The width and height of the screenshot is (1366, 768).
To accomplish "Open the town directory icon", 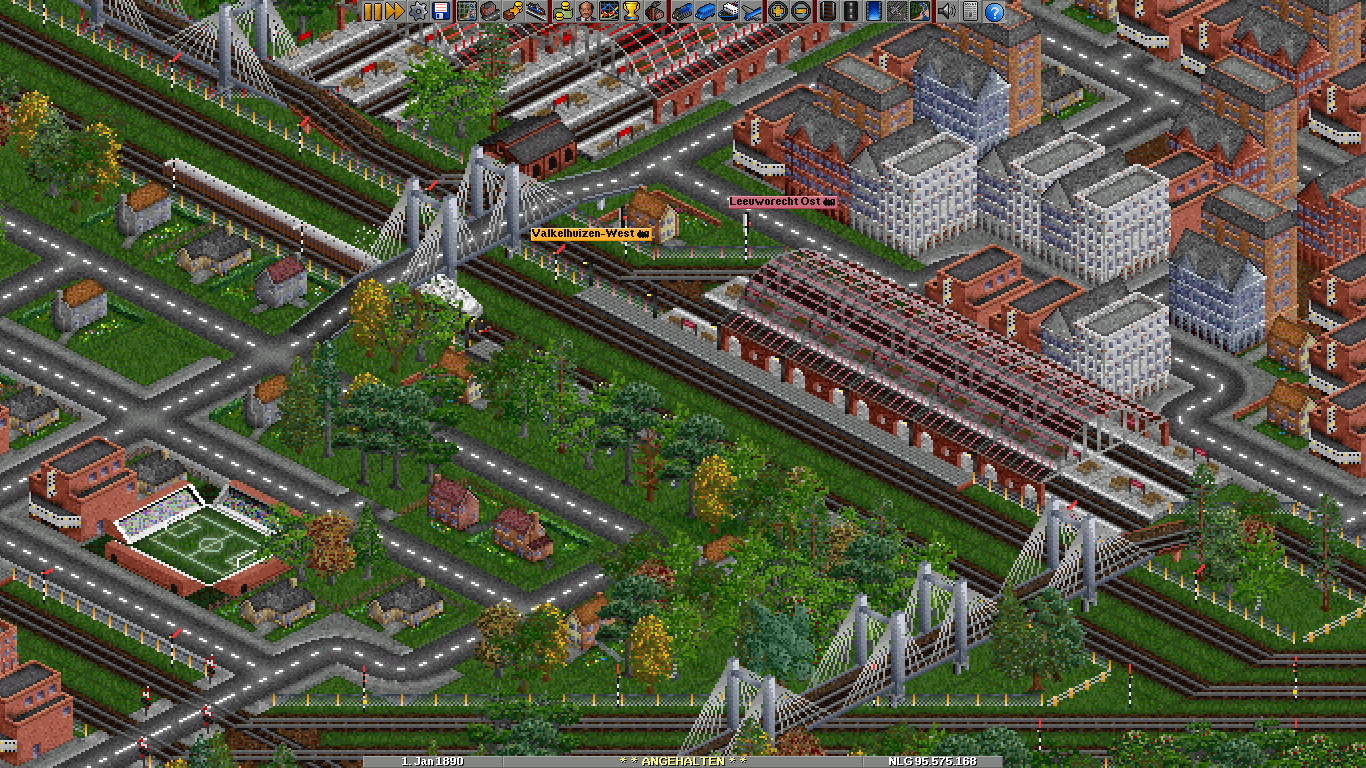I will tap(489, 11).
